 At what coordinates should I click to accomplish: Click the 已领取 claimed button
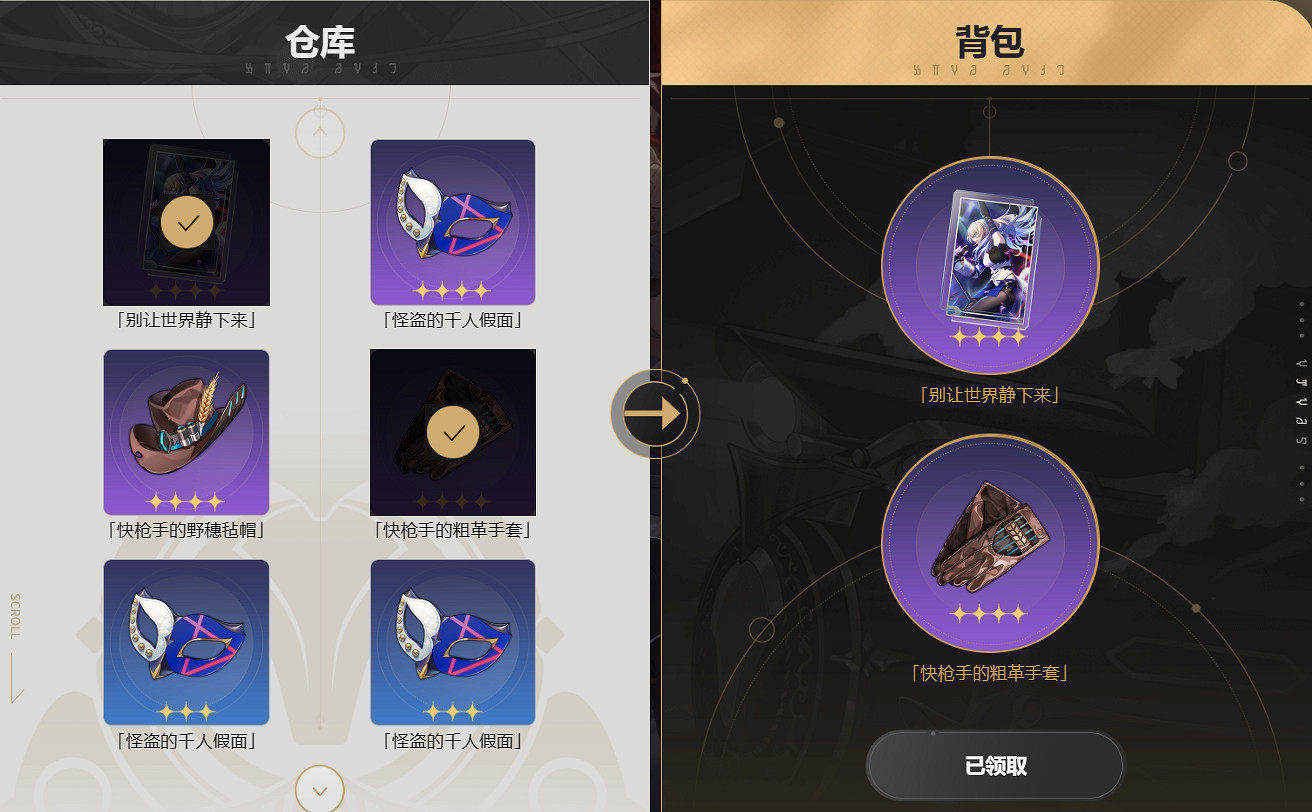tap(994, 765)
